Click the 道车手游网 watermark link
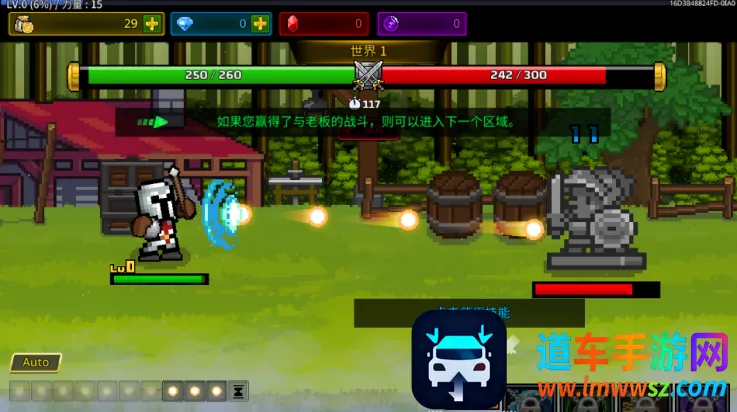The height and width of the screenshot is (412, 737). coord(630,354)
